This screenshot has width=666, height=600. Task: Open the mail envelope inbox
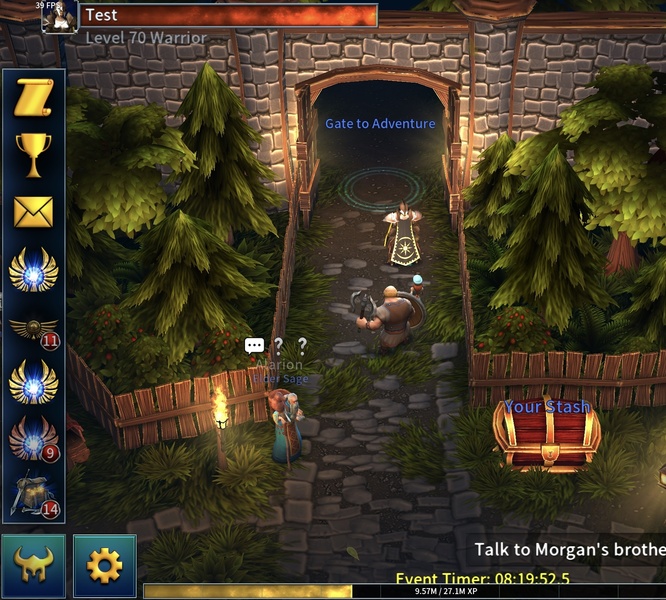point(33,212)
